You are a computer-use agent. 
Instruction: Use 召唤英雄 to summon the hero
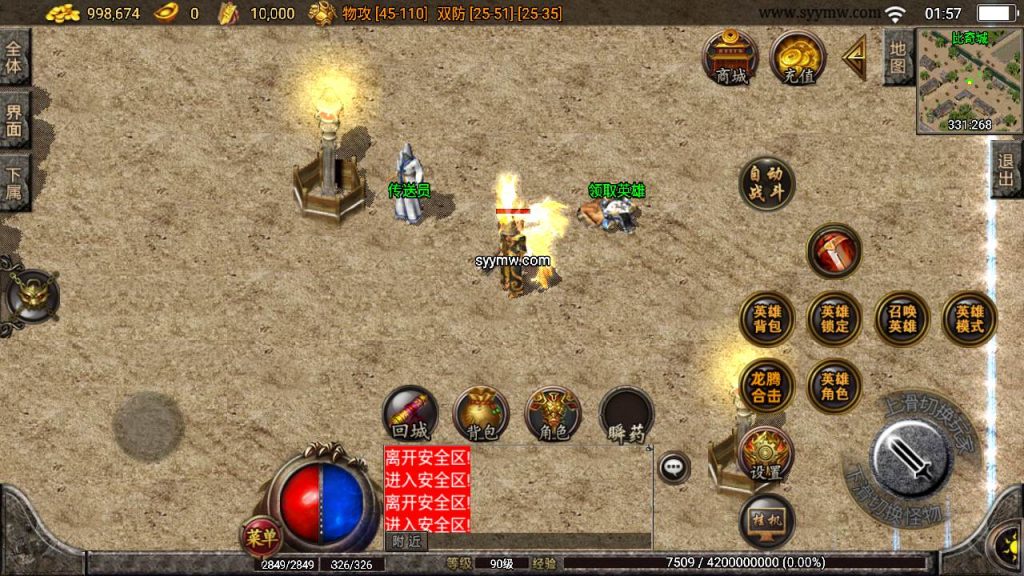point(902,318)
